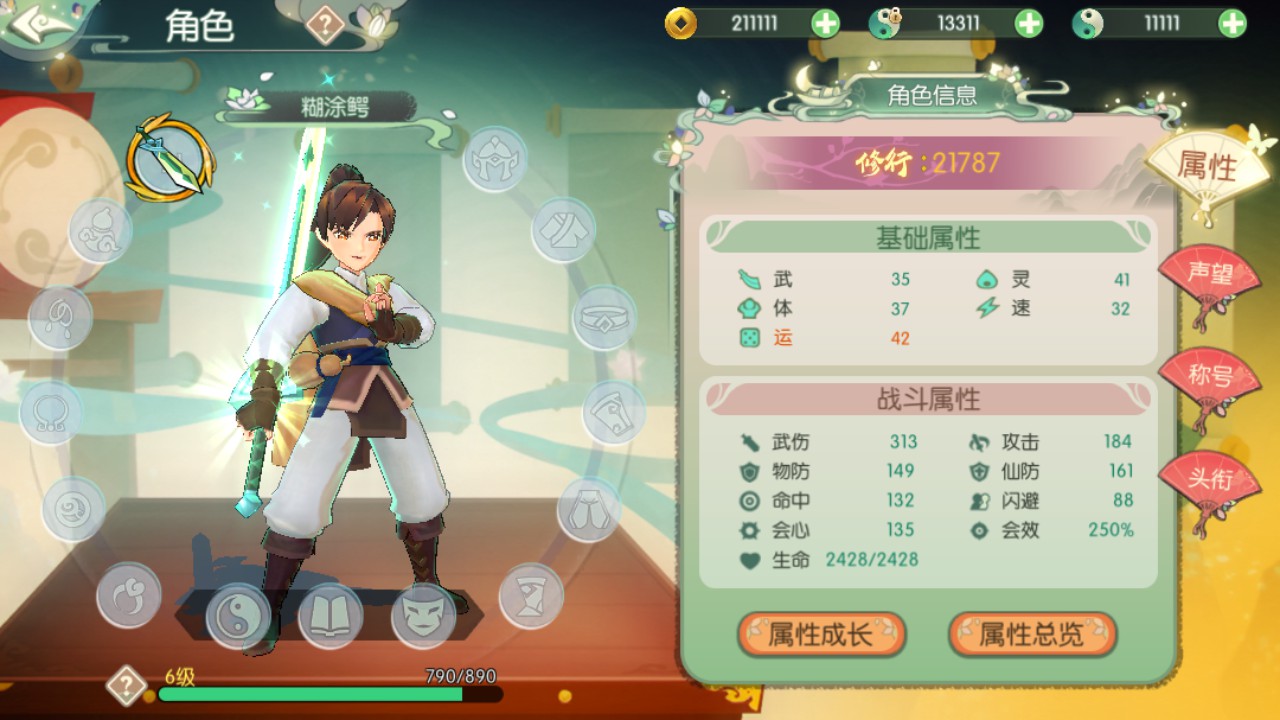The width and height of the screenshot is (1280, 720).
Task: Select the helmet equipment slot
Action: click(x=495, y=159)
